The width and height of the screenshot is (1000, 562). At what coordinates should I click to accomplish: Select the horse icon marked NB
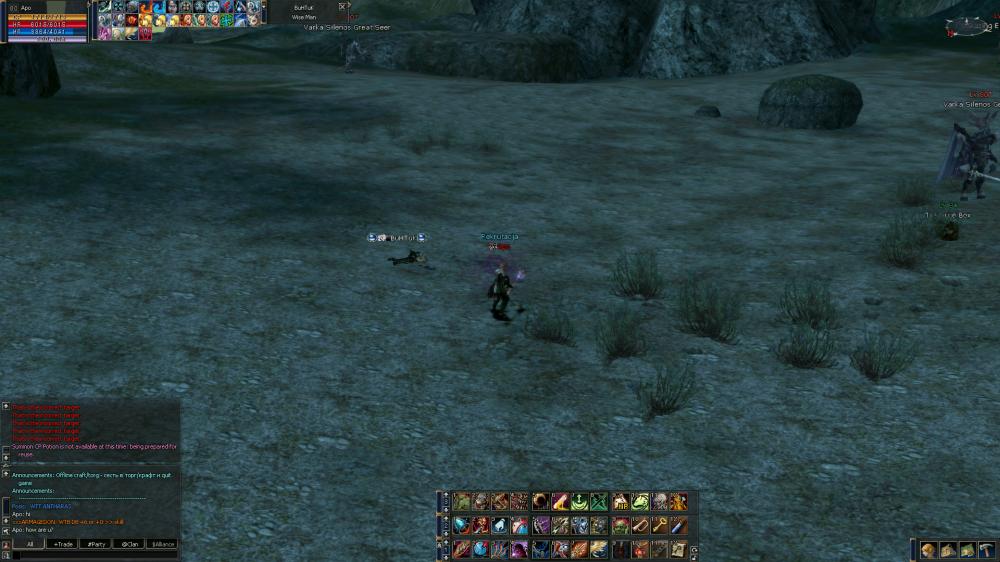pyautogui.click(x=621, y=502)
